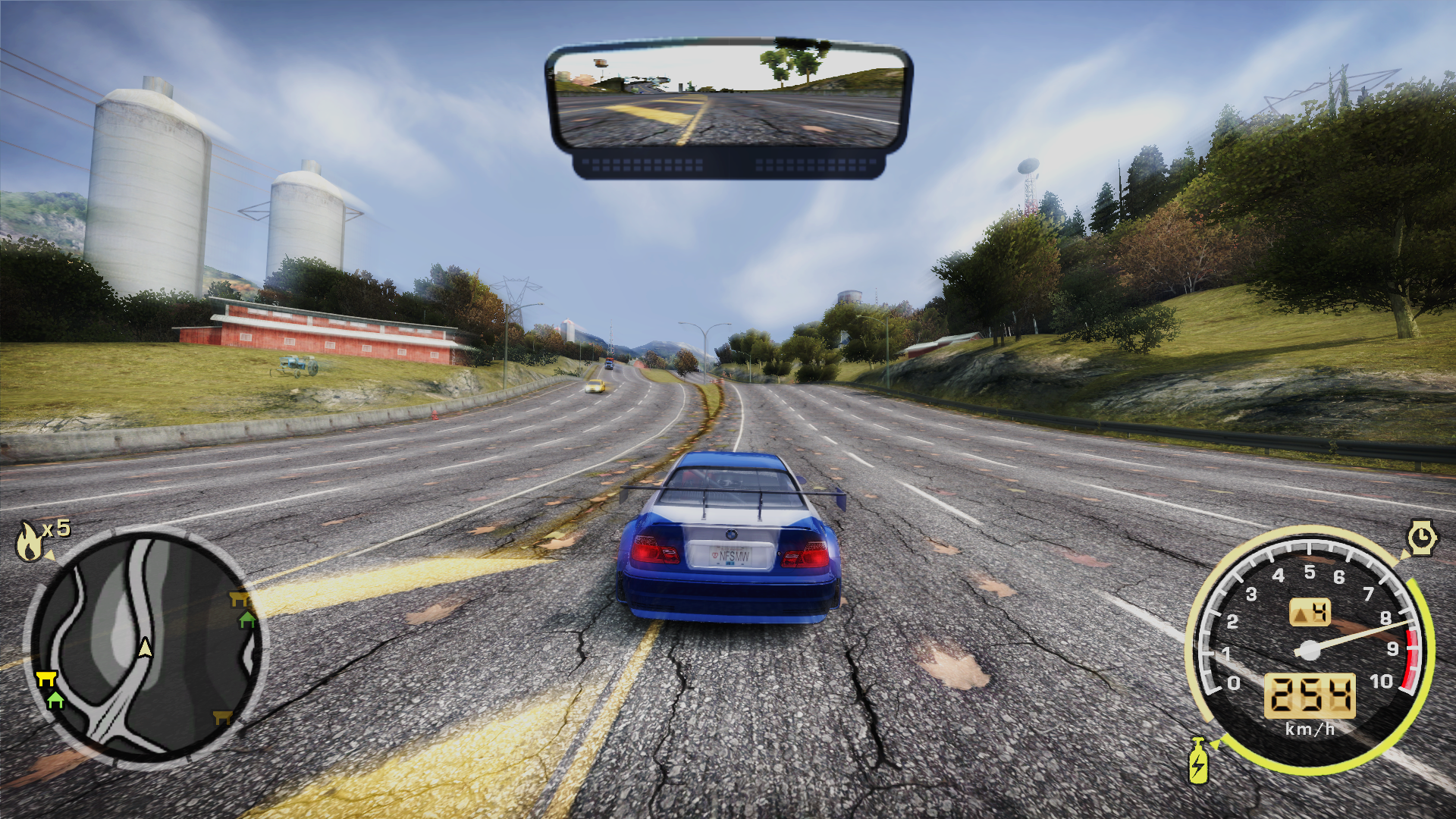Activate the speedbreaker stopwatch icon
Screen dimensions: 1456x819
[x=1422, y=538]
